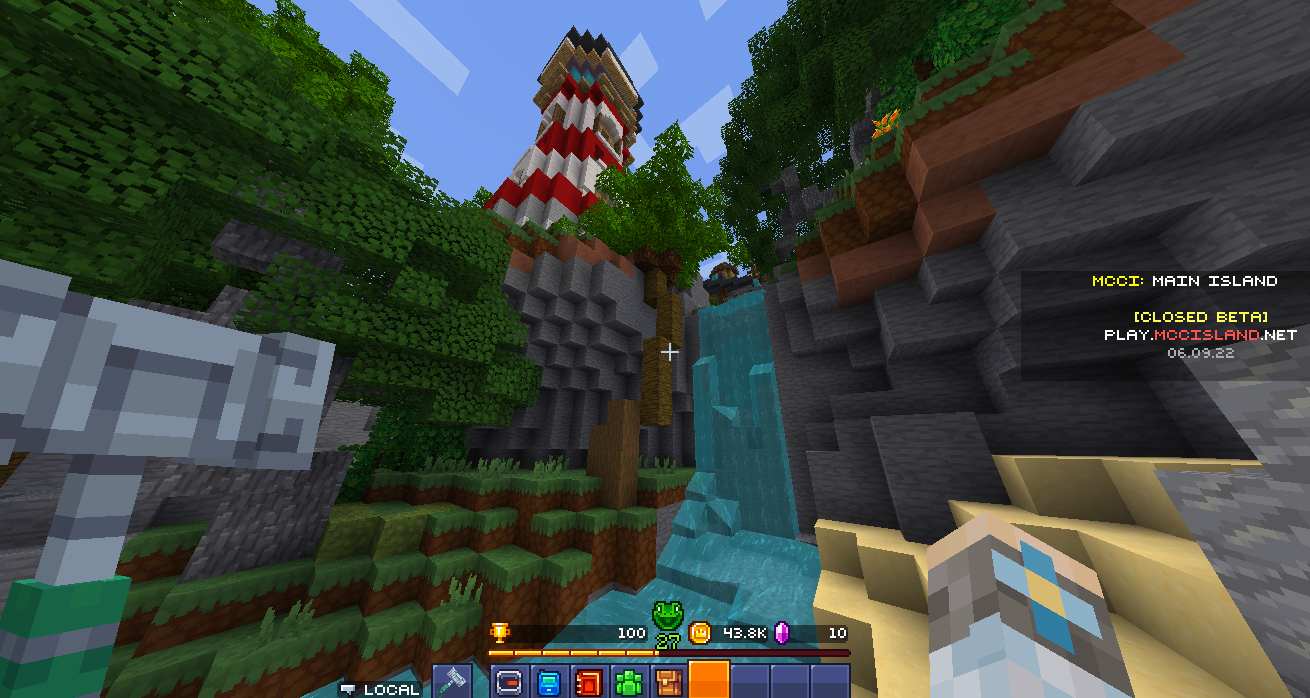Select the red spiral journal hotbar slot

tap(589, 682)
